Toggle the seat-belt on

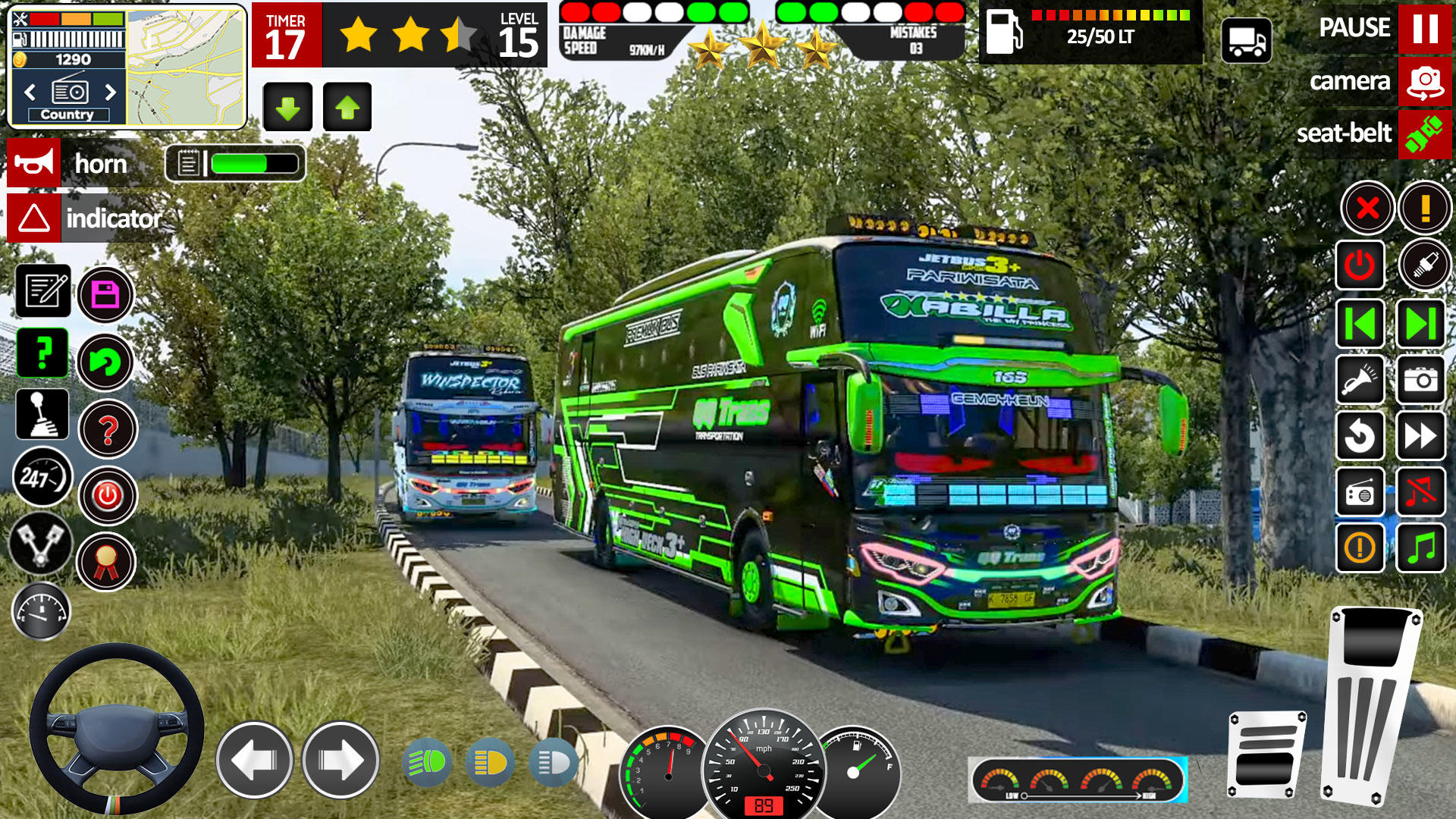[1426, 133]
